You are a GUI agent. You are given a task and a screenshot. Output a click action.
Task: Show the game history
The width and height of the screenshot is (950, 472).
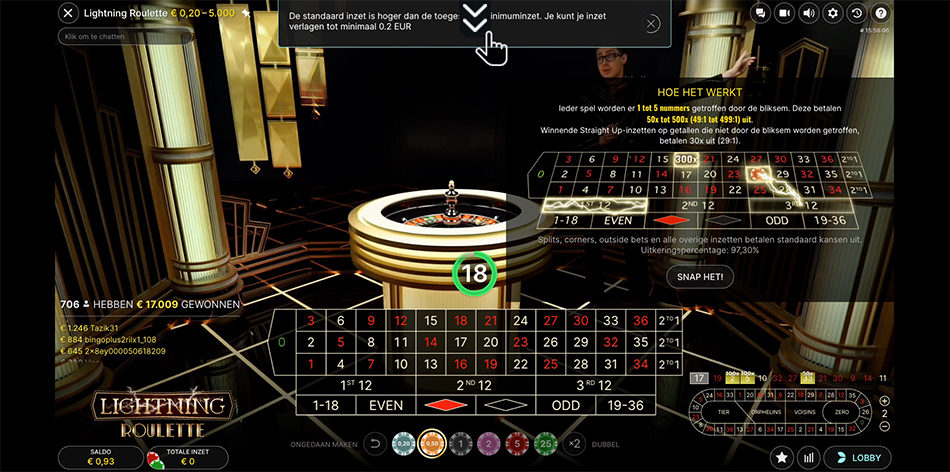(x=857, y=13)
